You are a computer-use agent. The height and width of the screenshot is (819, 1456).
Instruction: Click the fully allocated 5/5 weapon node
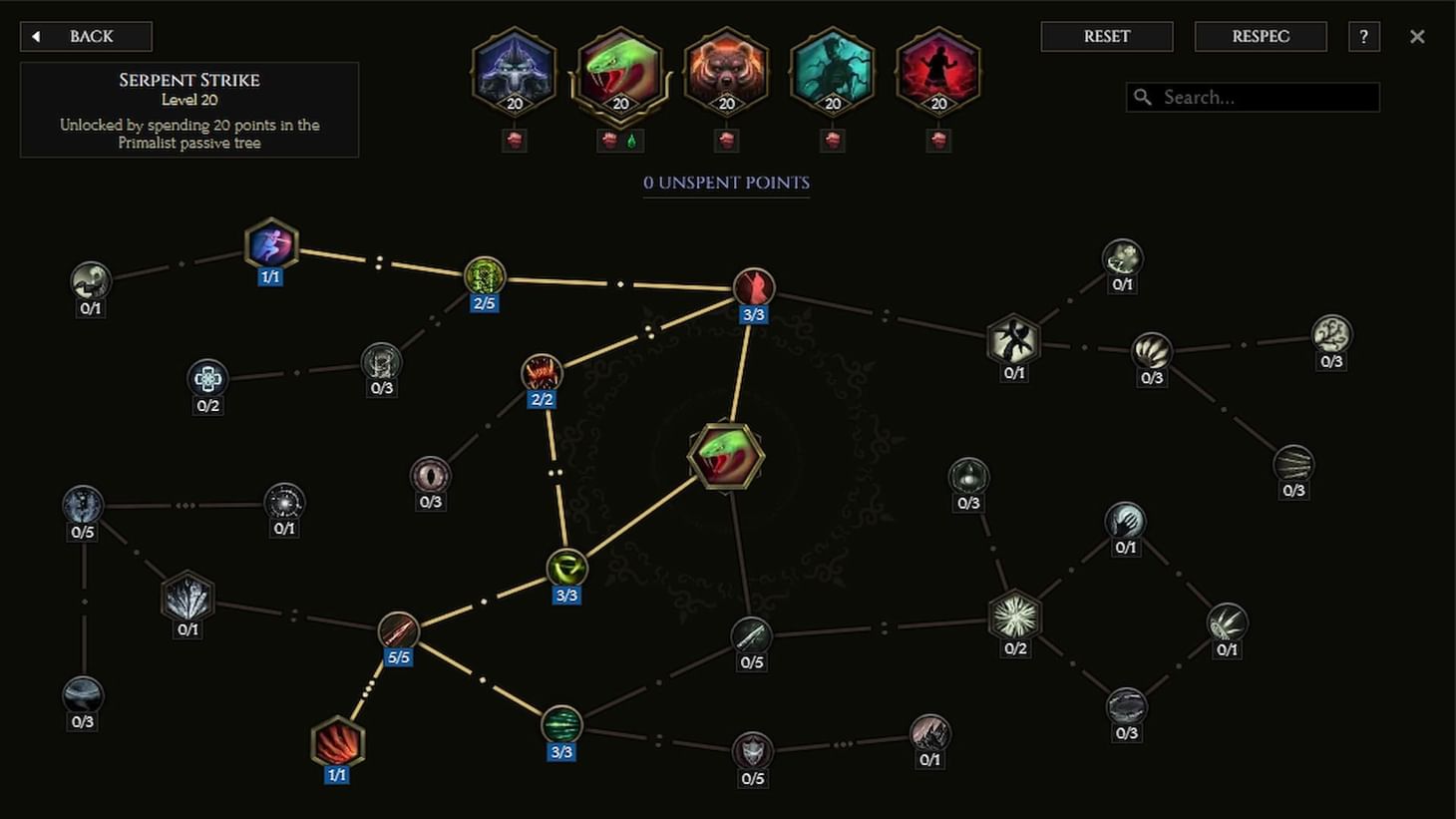[x=398, y=629]
